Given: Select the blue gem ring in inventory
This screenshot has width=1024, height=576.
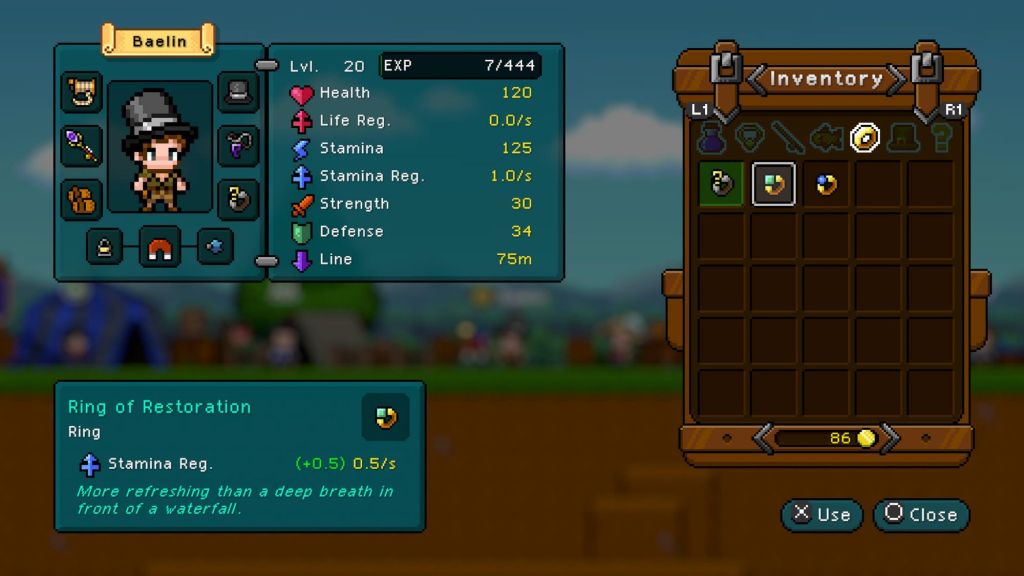Looking at the screenshot, I should (x=826, y=184).
